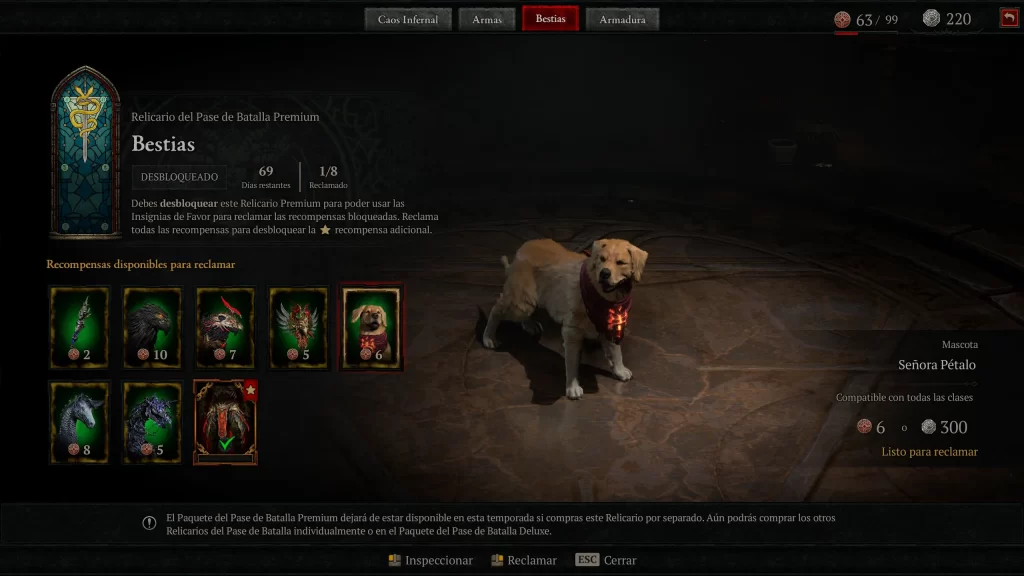Select the Bestias tab
This screenshot has height=576, width=1024.
click(x=550, y=19)
